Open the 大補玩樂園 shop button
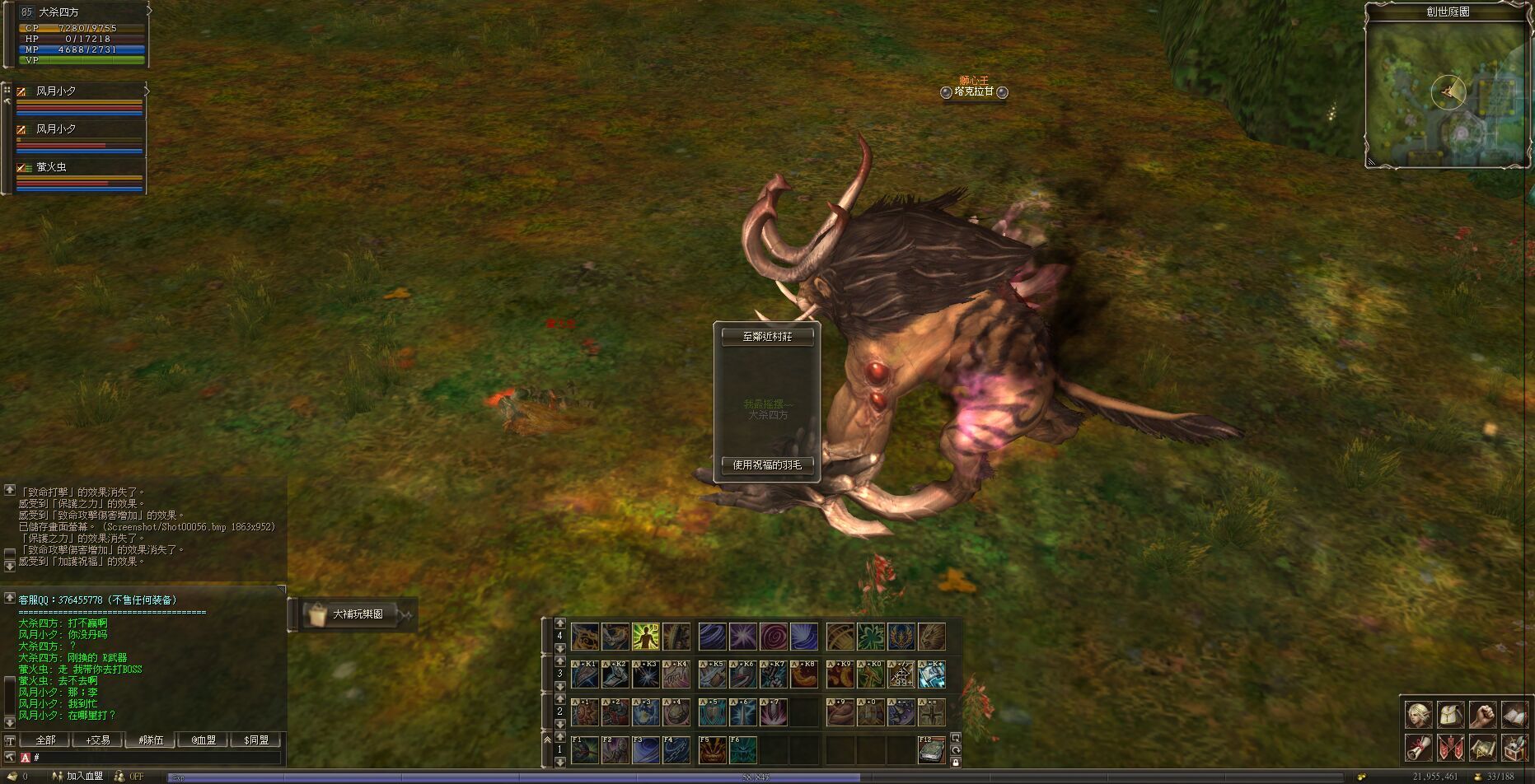This screenshot has height=784, width=1535. pyautogui.click(x=356, y=614)
